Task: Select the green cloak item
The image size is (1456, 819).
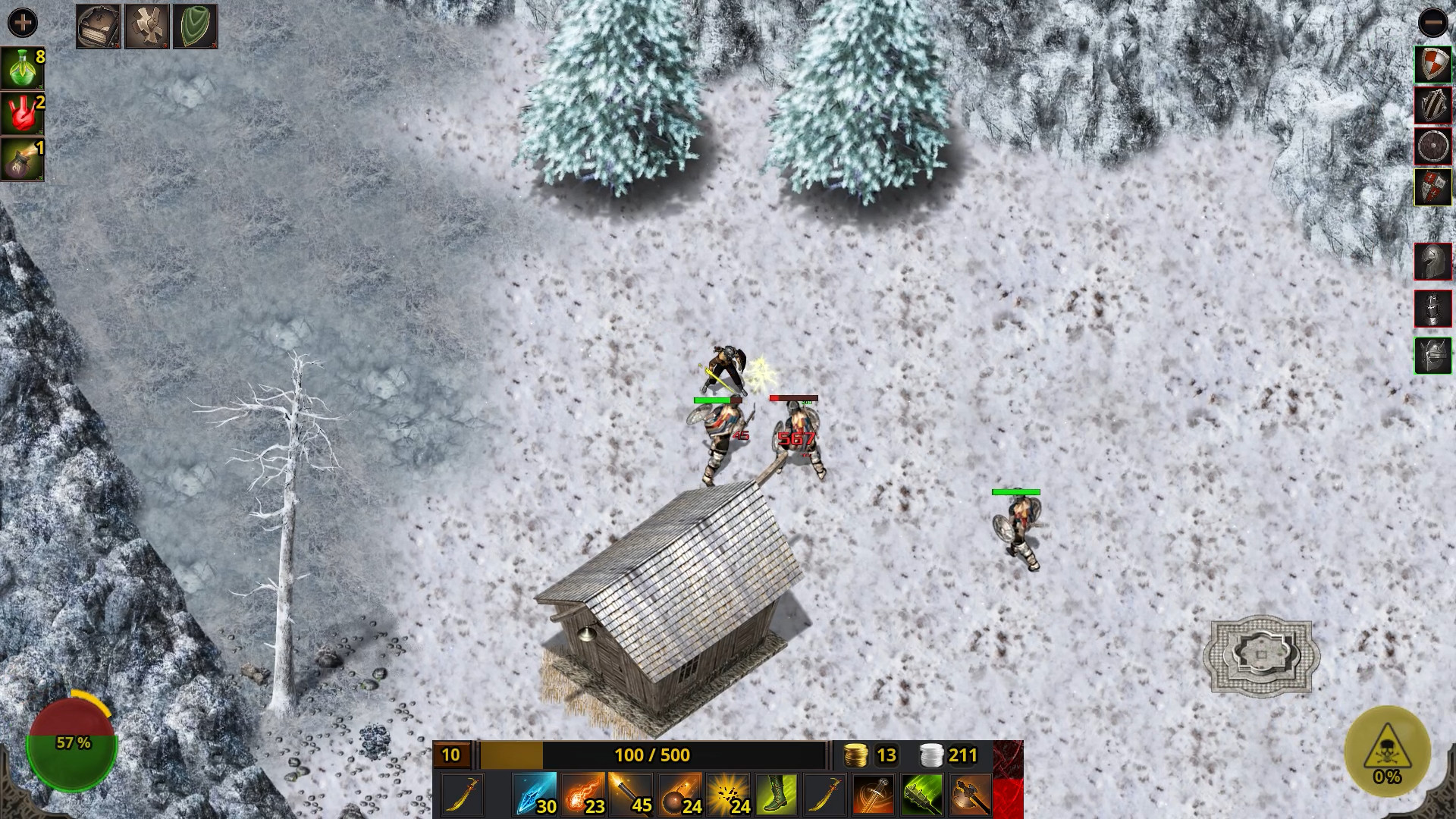Action: 196,25
